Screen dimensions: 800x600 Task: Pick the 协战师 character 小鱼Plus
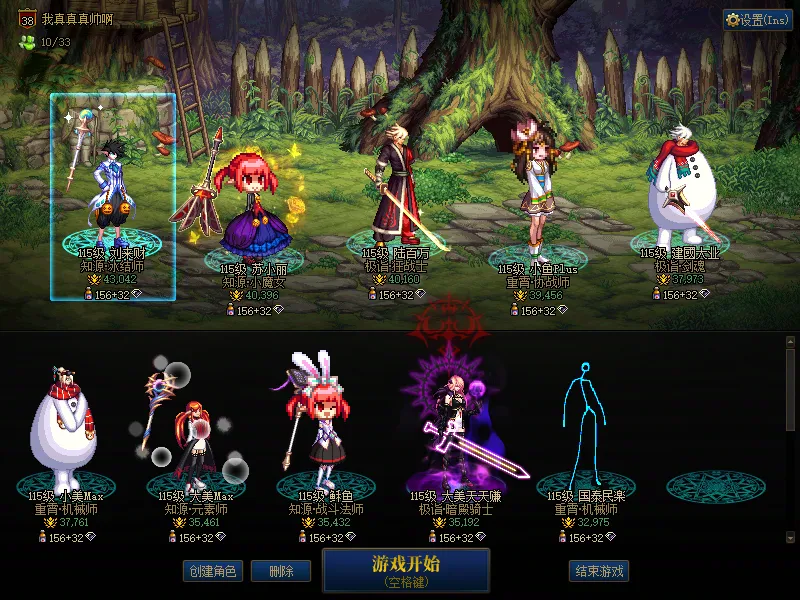pos(539,200)
